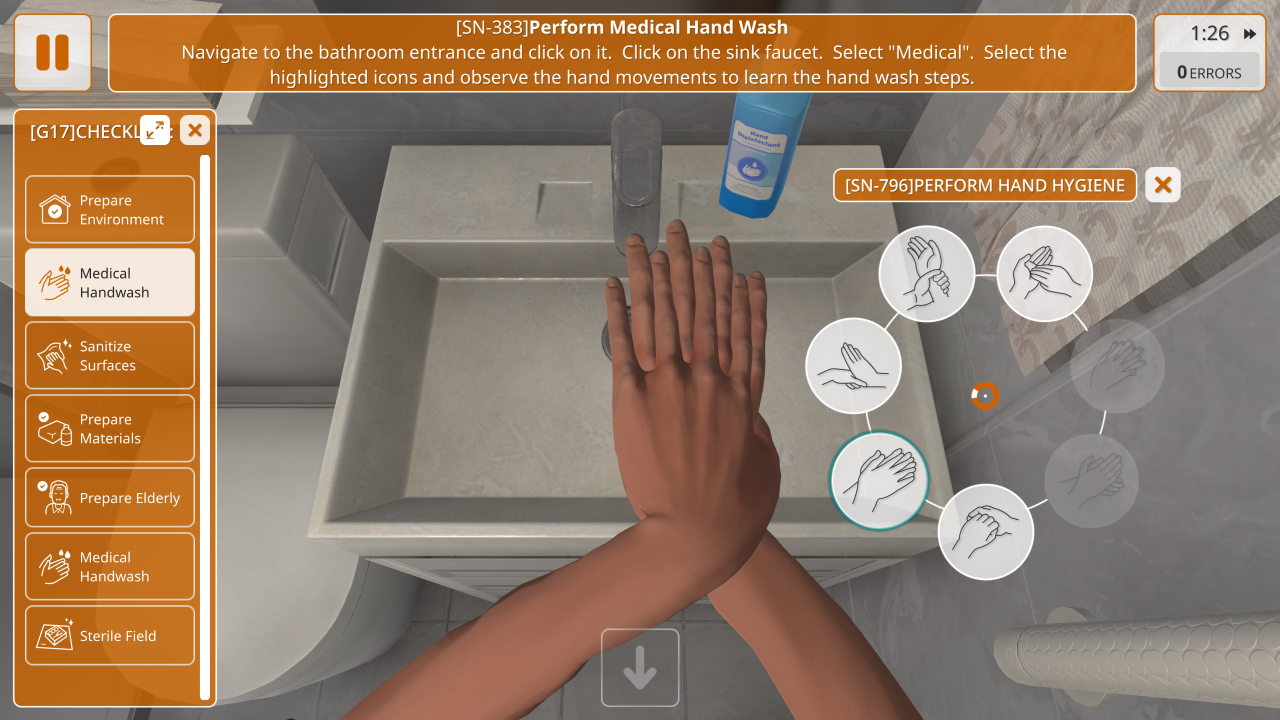Choose the fingertips-rubbing-in-palm hand wash icon
1280x720 pixels.
1045,274
